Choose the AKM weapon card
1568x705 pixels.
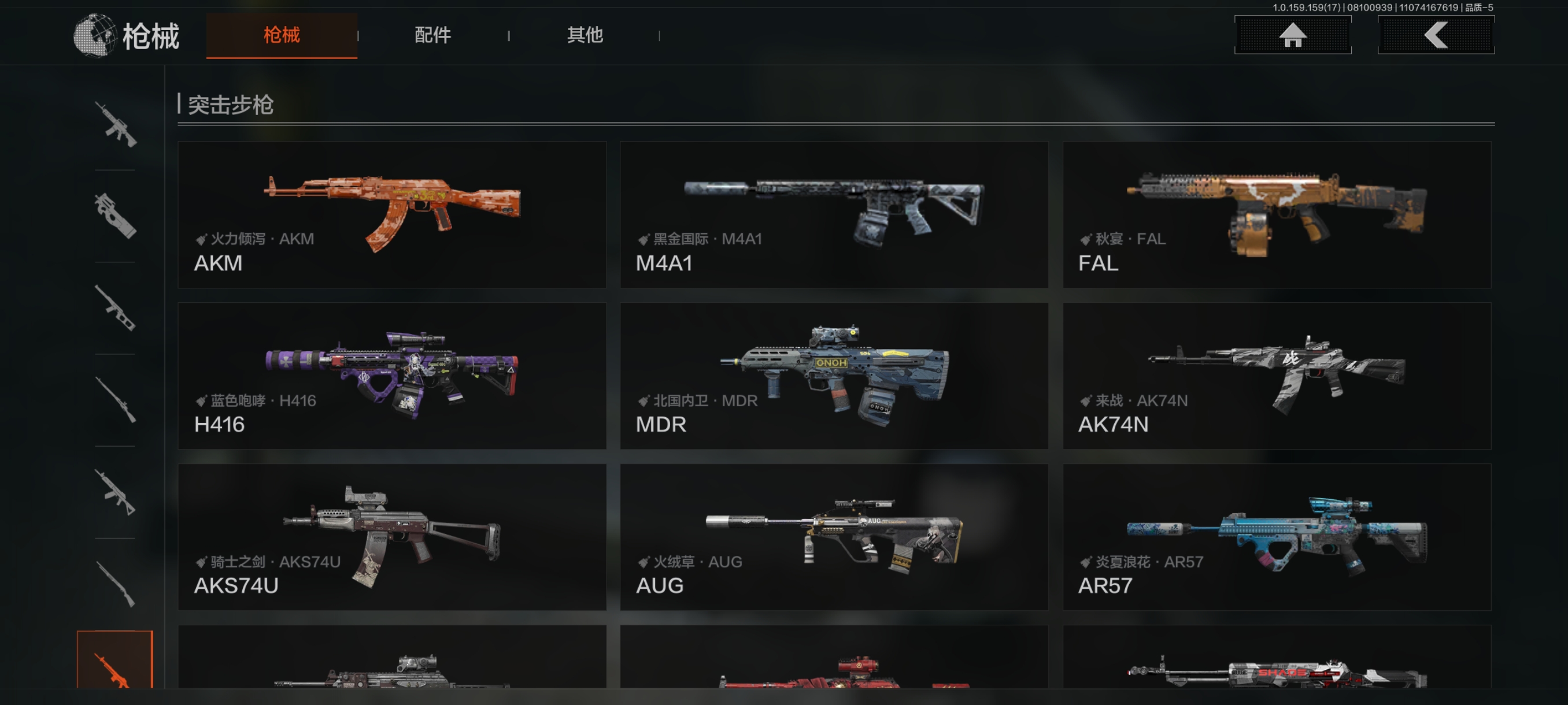tap(391, 214)
